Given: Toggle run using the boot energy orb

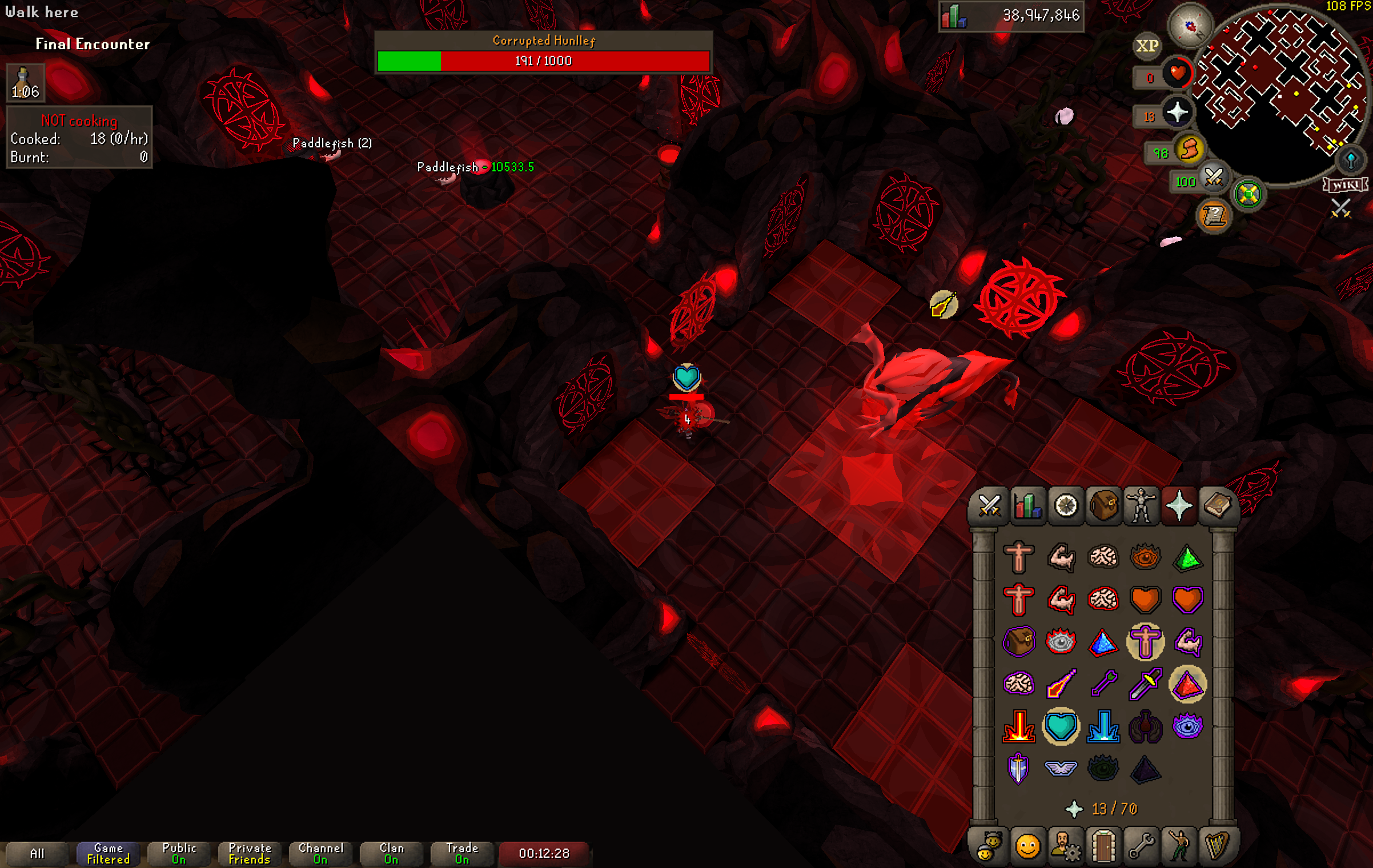Looking at the screenshot, I should [x=1189, y=150].
